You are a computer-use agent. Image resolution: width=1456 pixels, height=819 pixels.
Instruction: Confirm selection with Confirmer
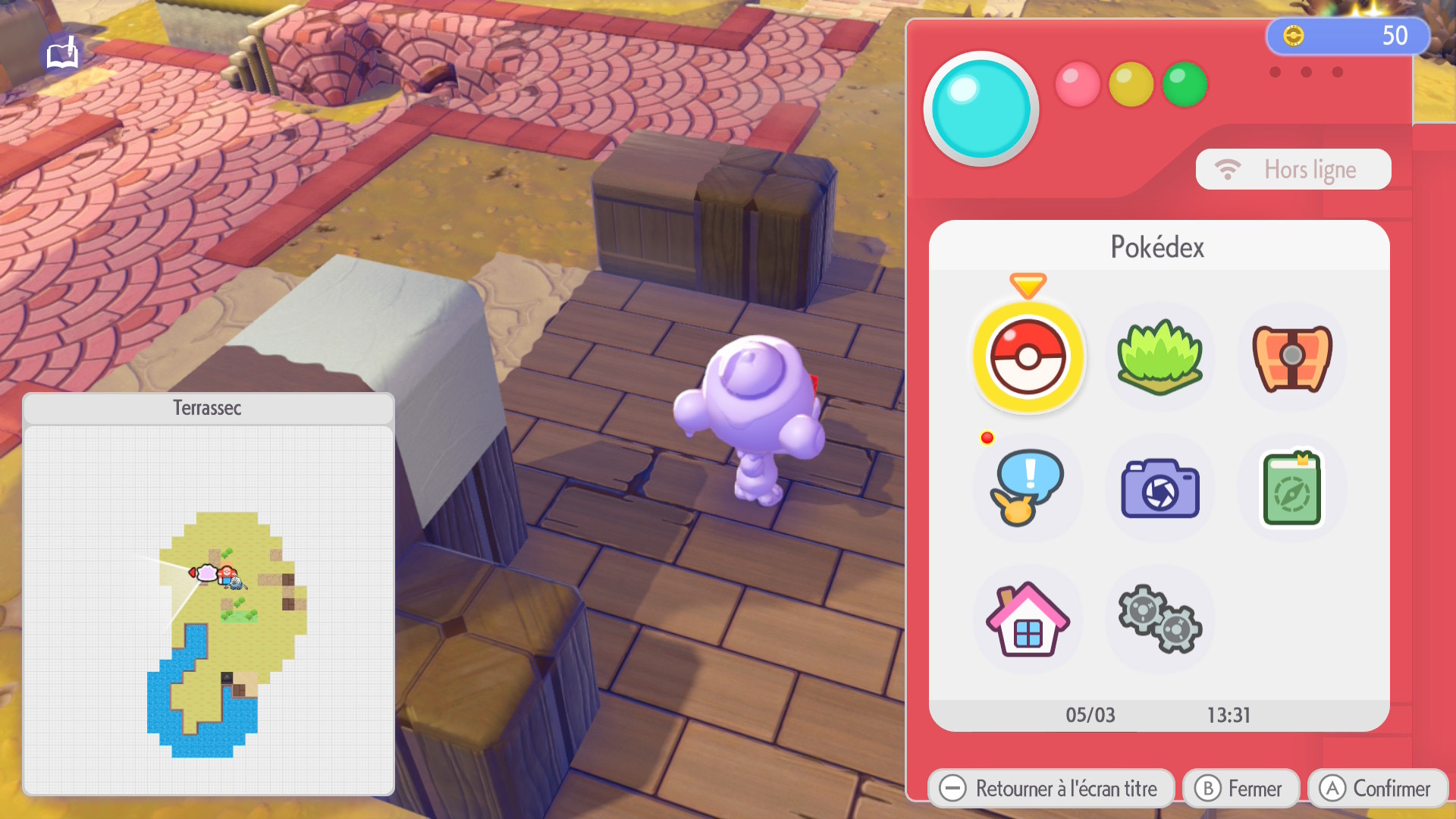(x=1377, y=789)
